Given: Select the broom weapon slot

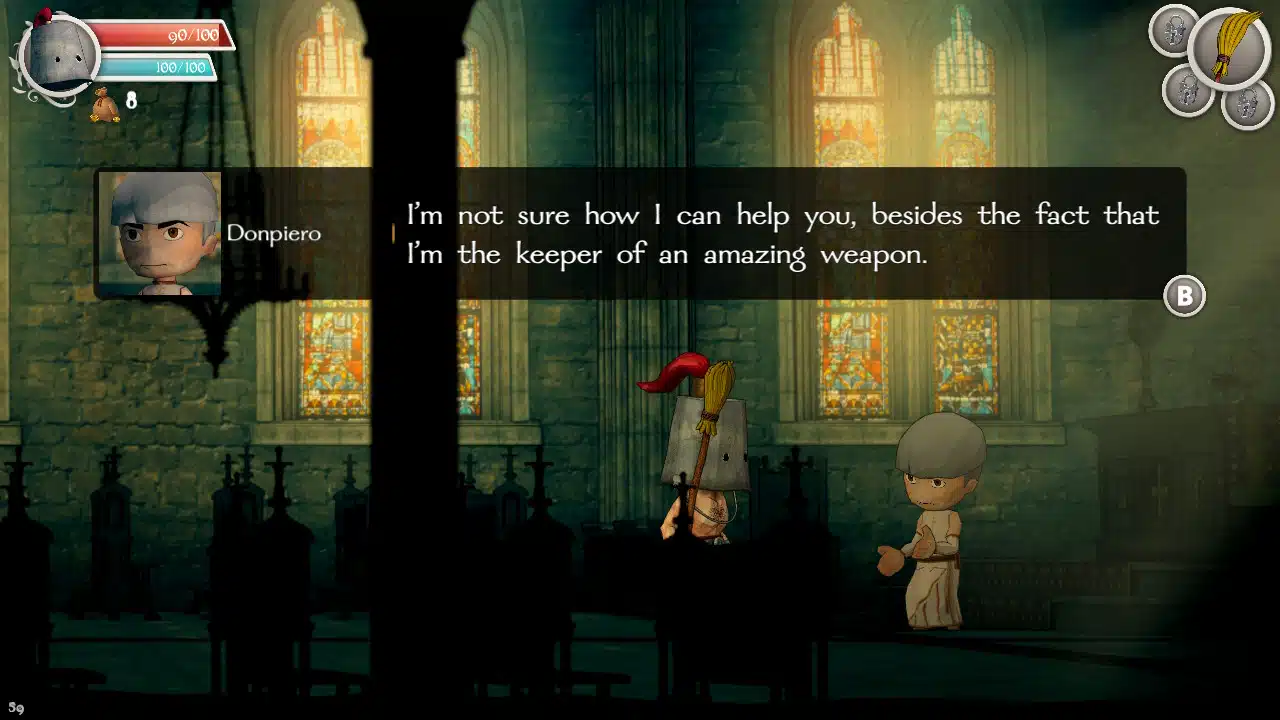Looking at the screenshot, I should (x=1229, y=46).
